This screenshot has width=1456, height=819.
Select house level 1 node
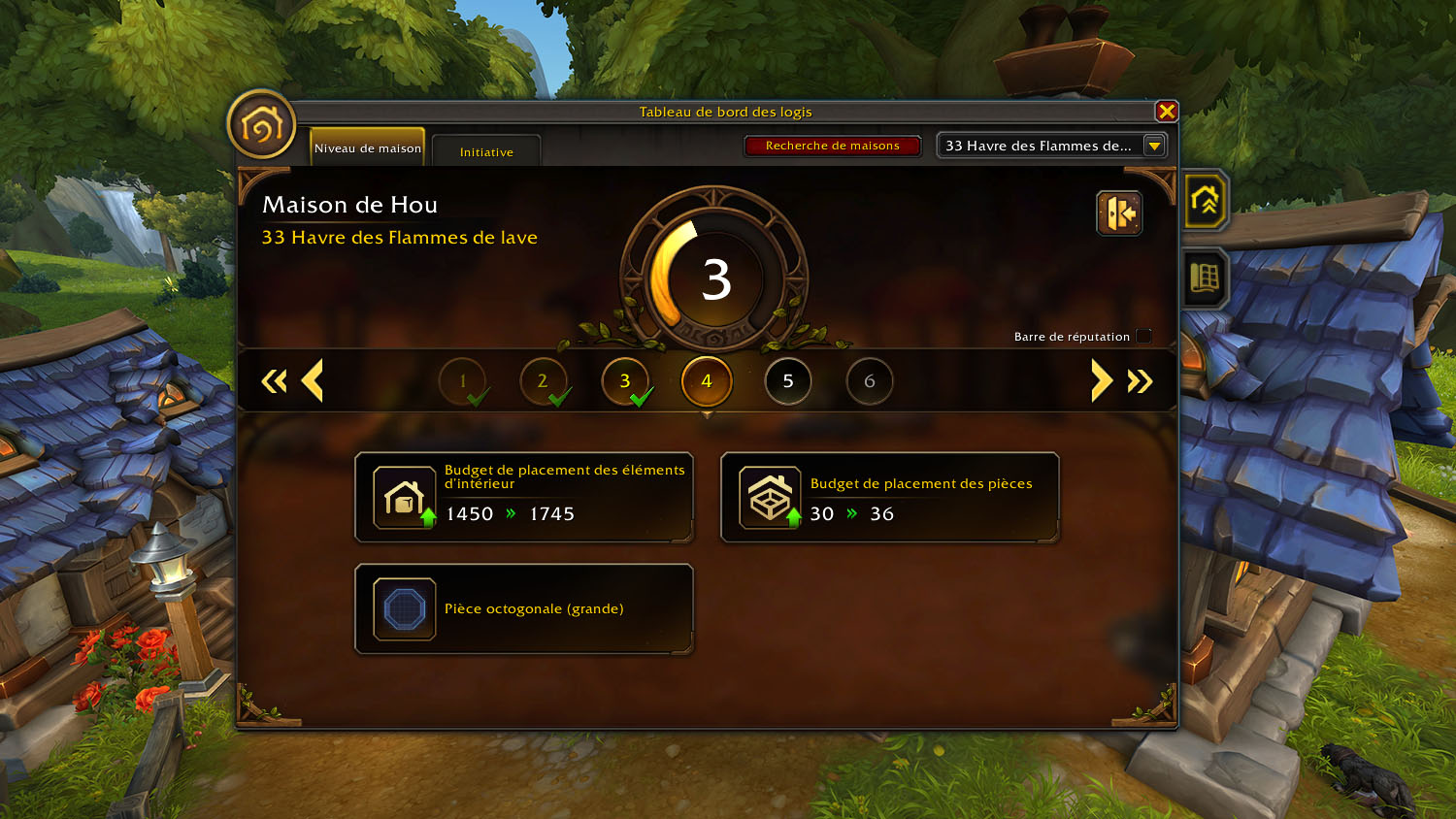pyautogui.click(x=463, y=381)
